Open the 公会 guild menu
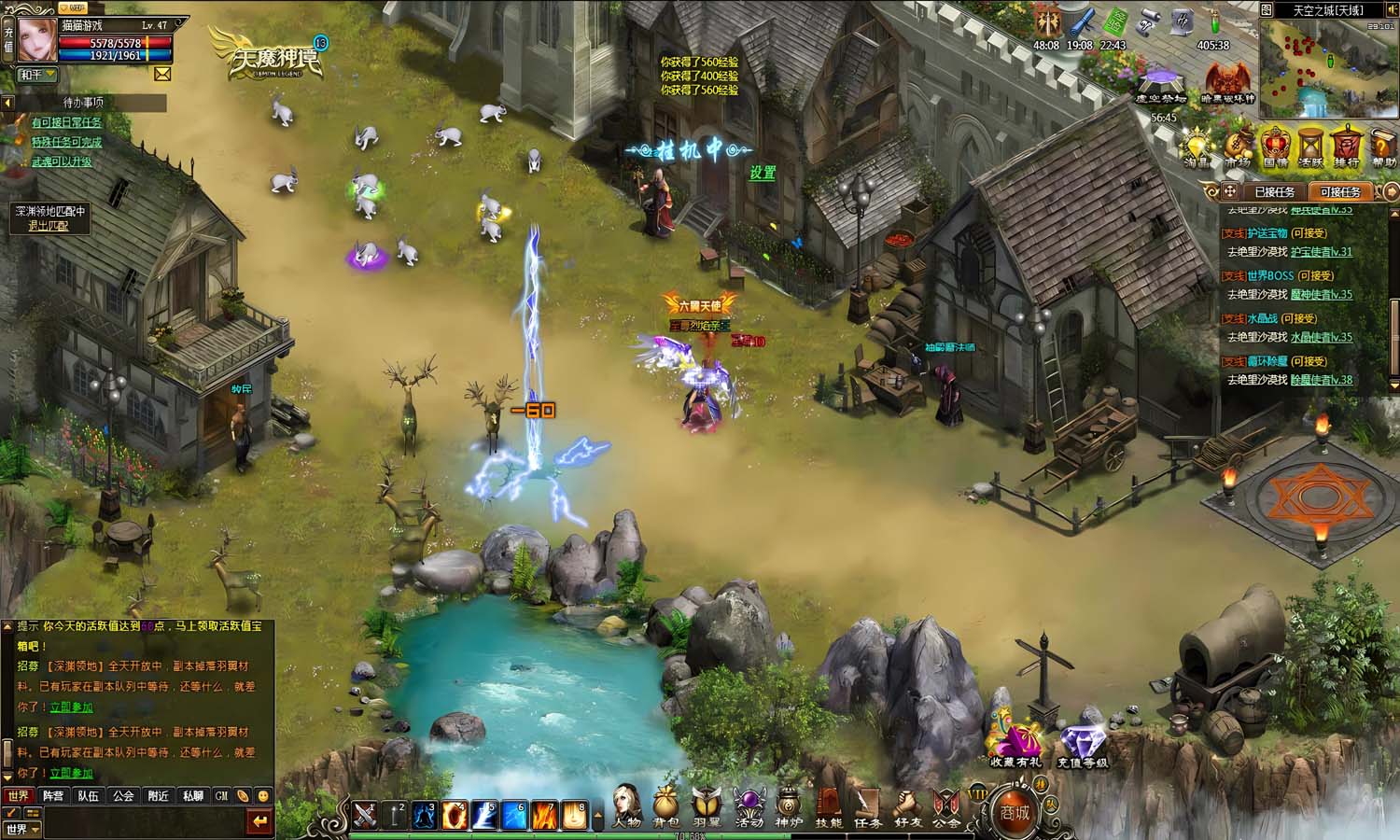 946,805
